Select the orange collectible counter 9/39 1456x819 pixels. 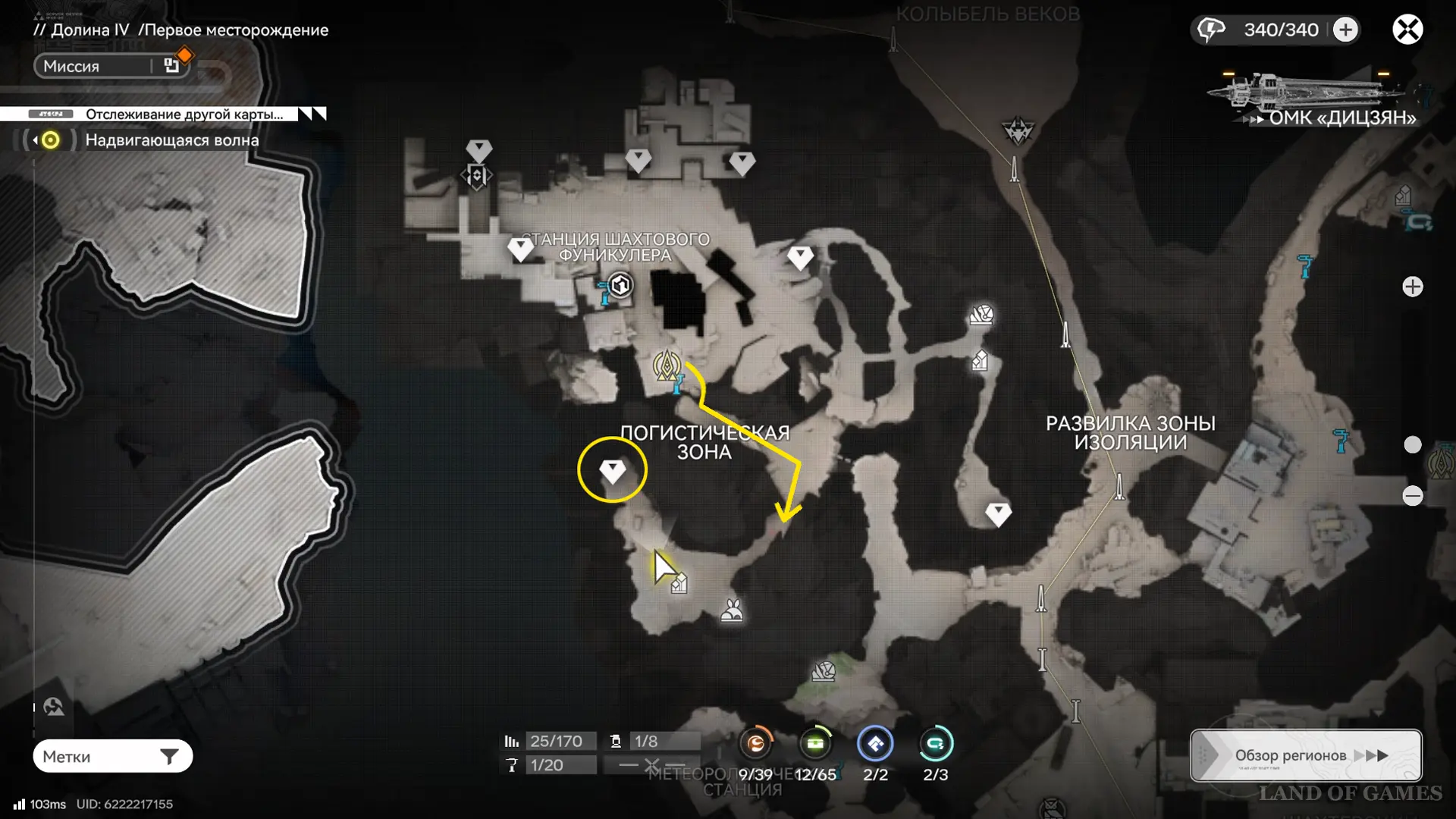point(756,744)
